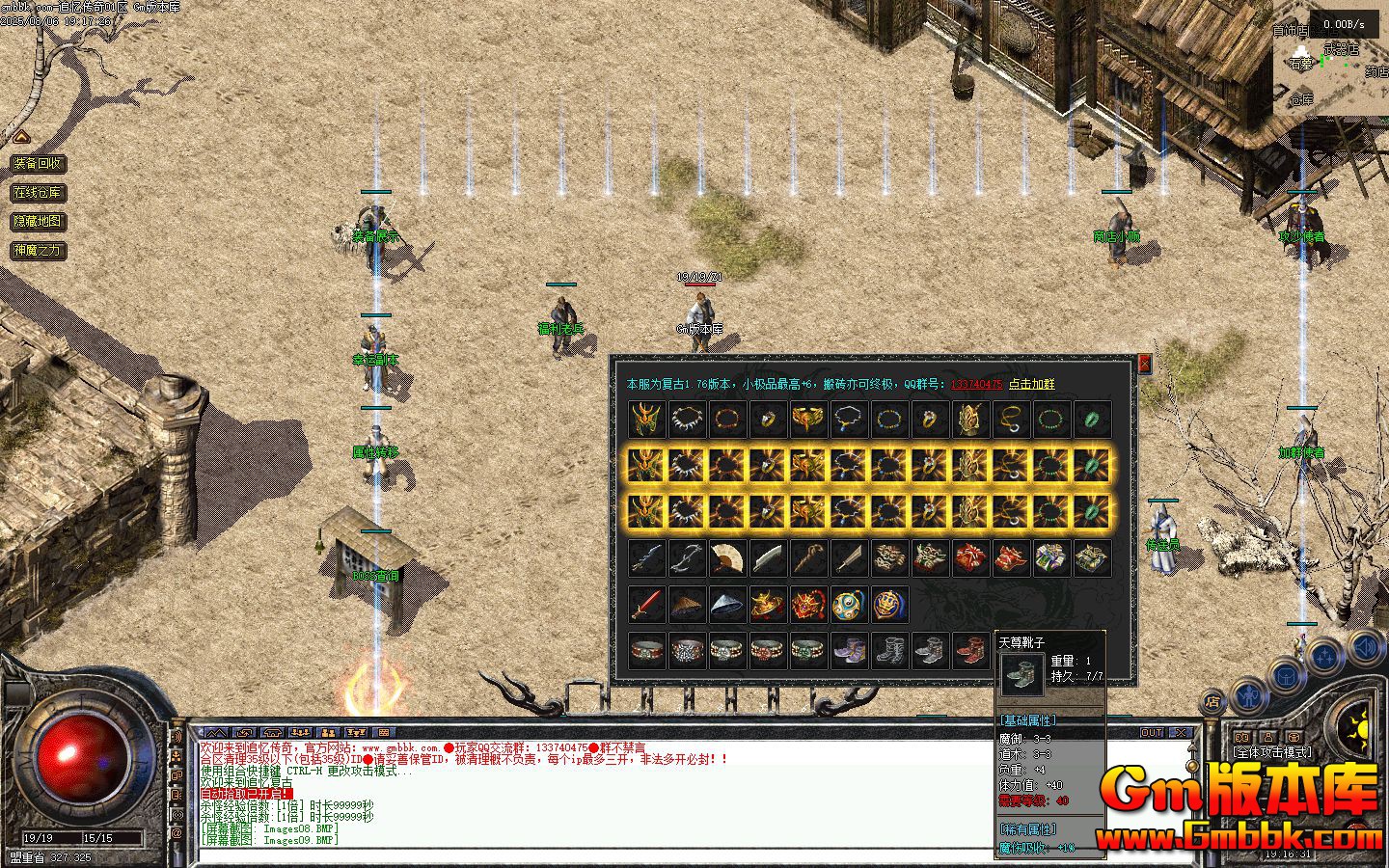
Task: Select the QQ group number 133740475
Action: click(975, 384)
